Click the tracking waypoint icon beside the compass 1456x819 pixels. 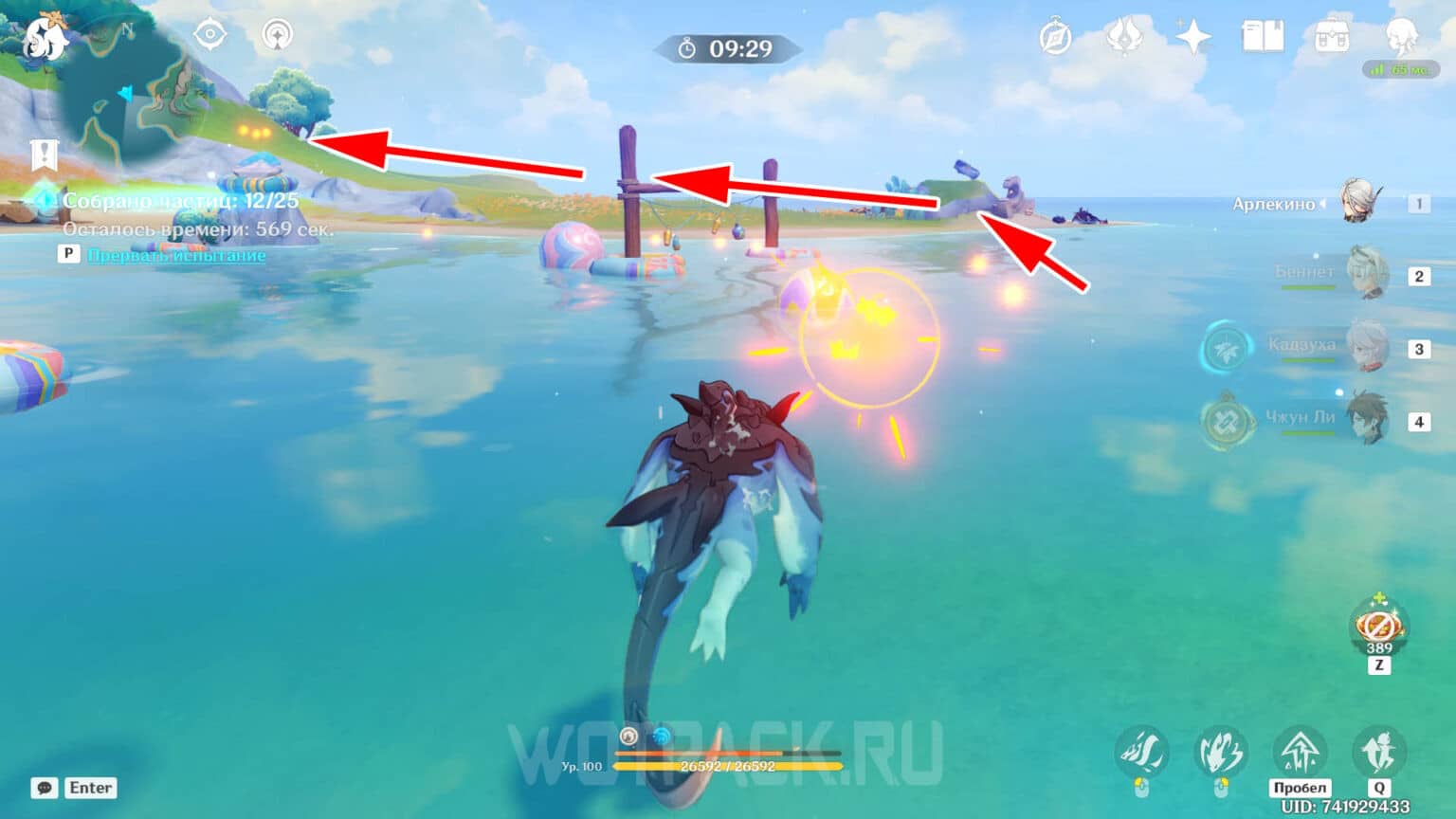tap(276, 34)
